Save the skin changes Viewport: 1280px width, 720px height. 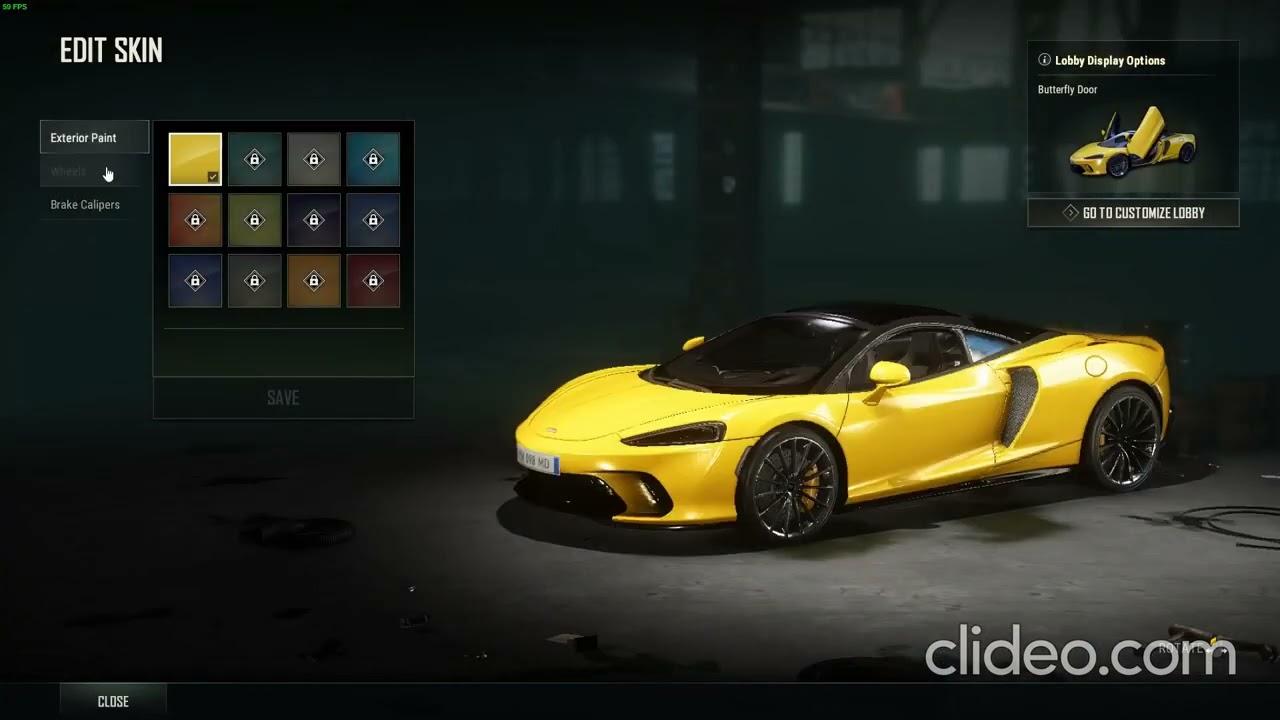pyautogui.click(x=283, y=398)
